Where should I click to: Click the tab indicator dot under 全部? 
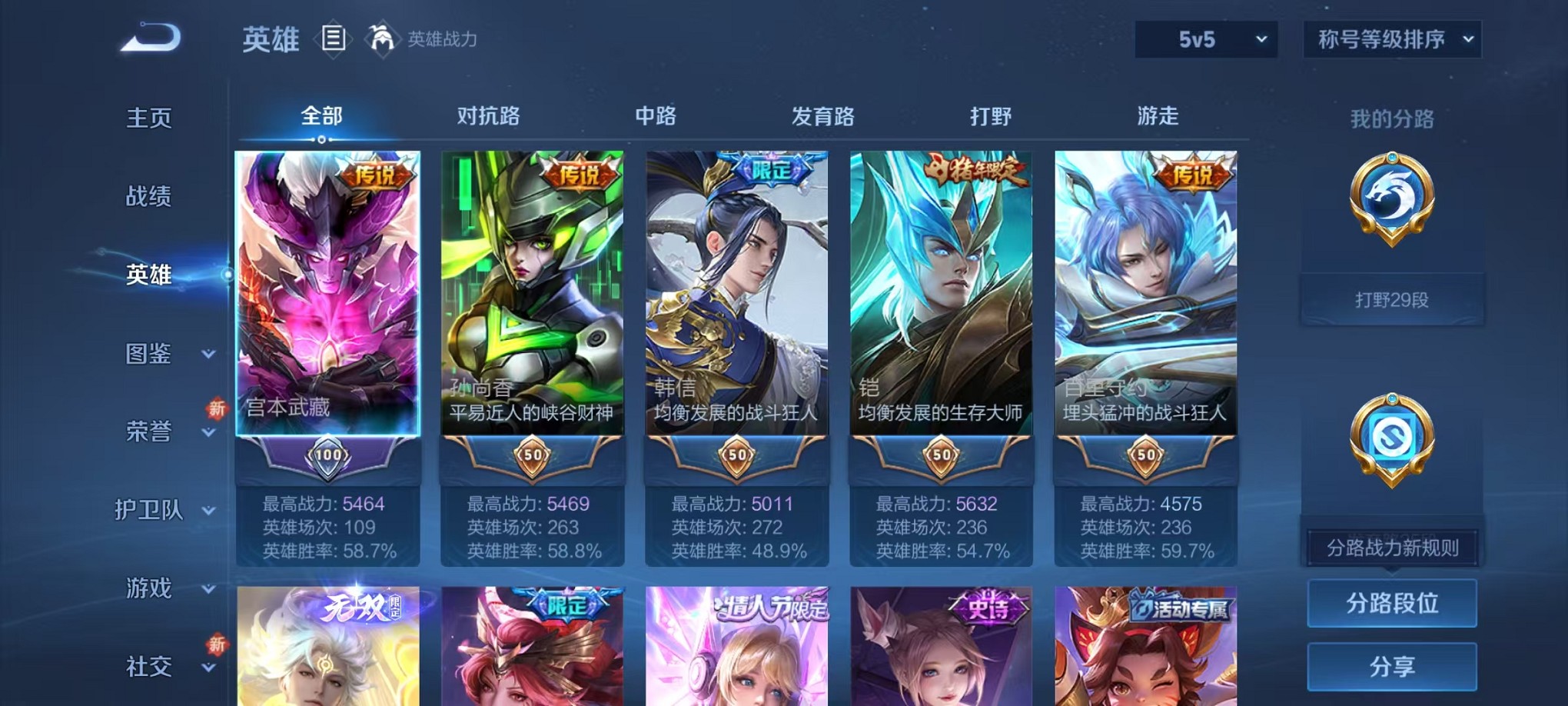pyautogui.click(x=321, y=139)
